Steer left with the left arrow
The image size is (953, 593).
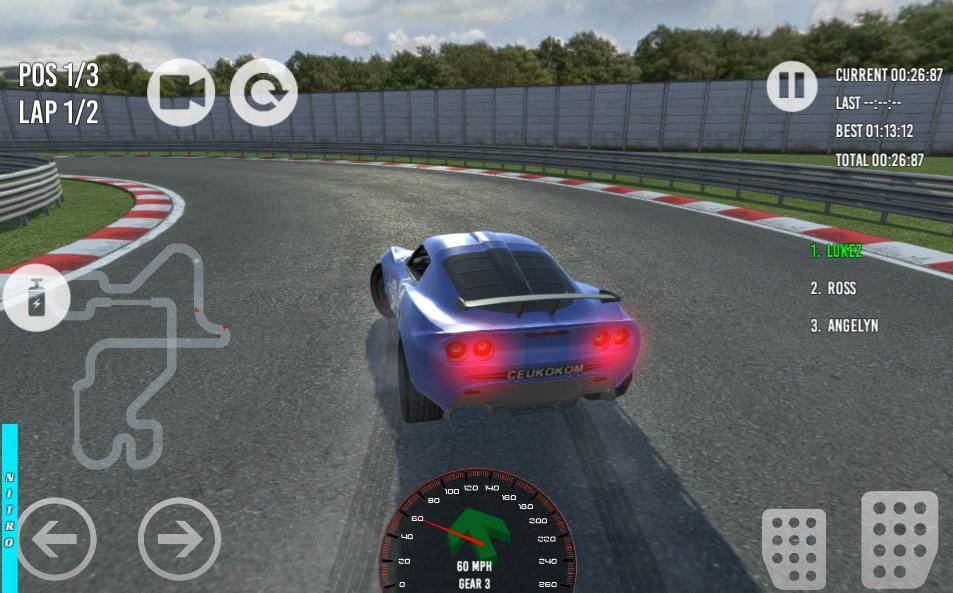tap(57, 540)
